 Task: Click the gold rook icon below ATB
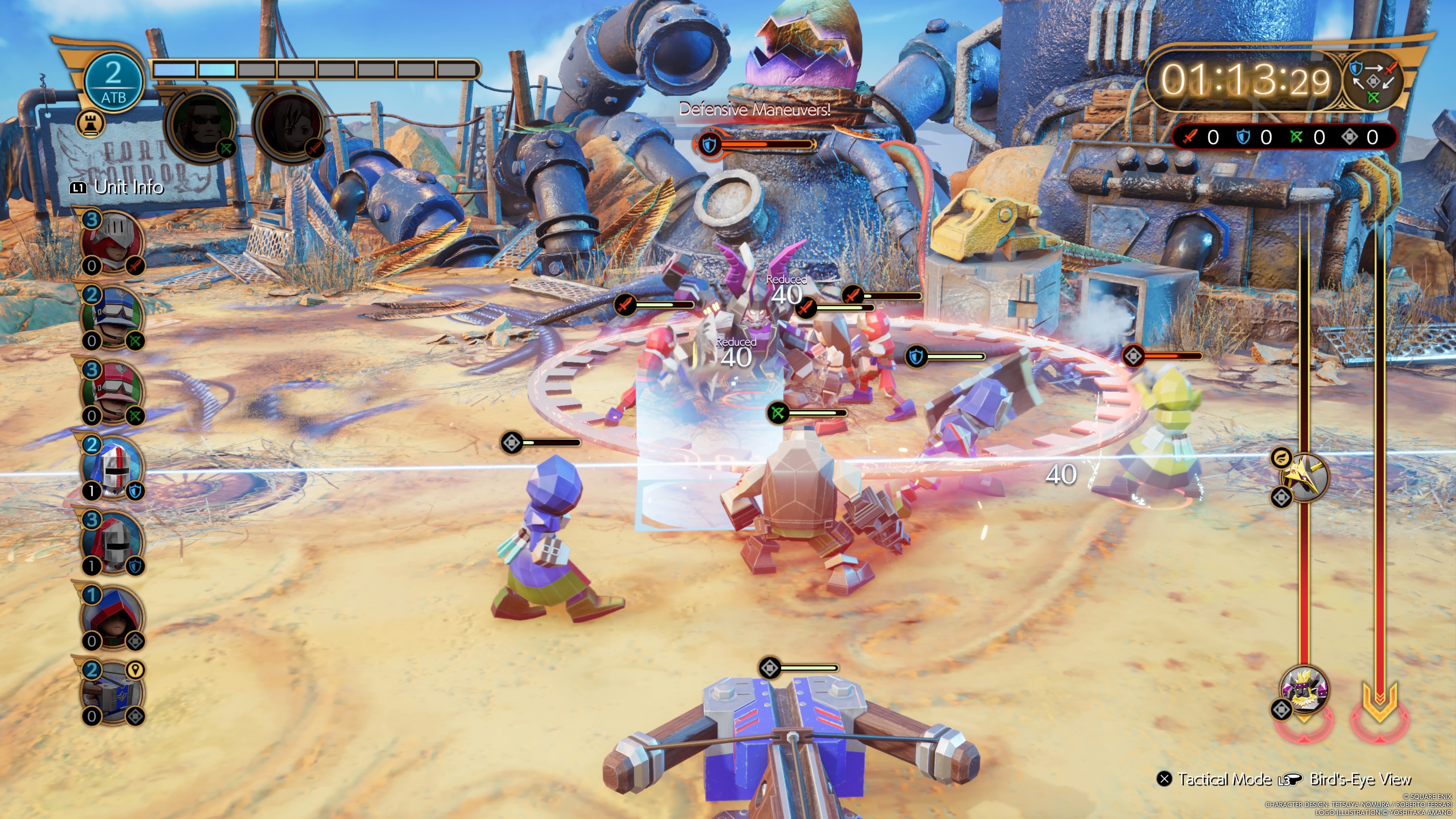(91, 122)
